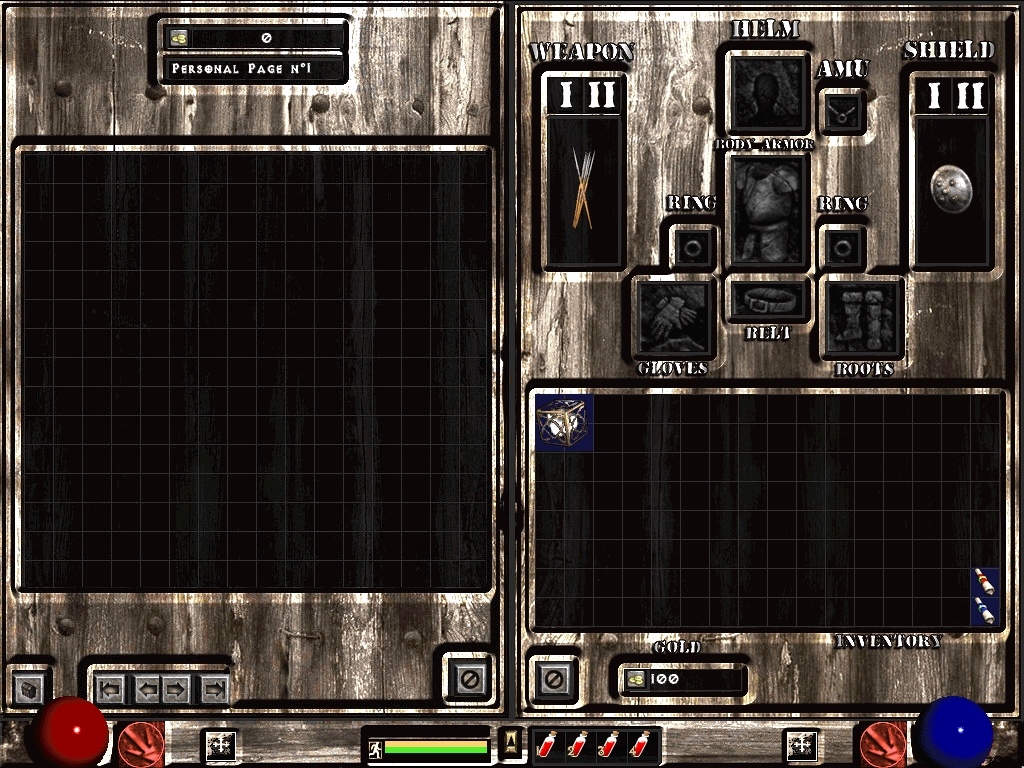
Task: Close the stash panel with its cancel button
Action: (467, 680)
